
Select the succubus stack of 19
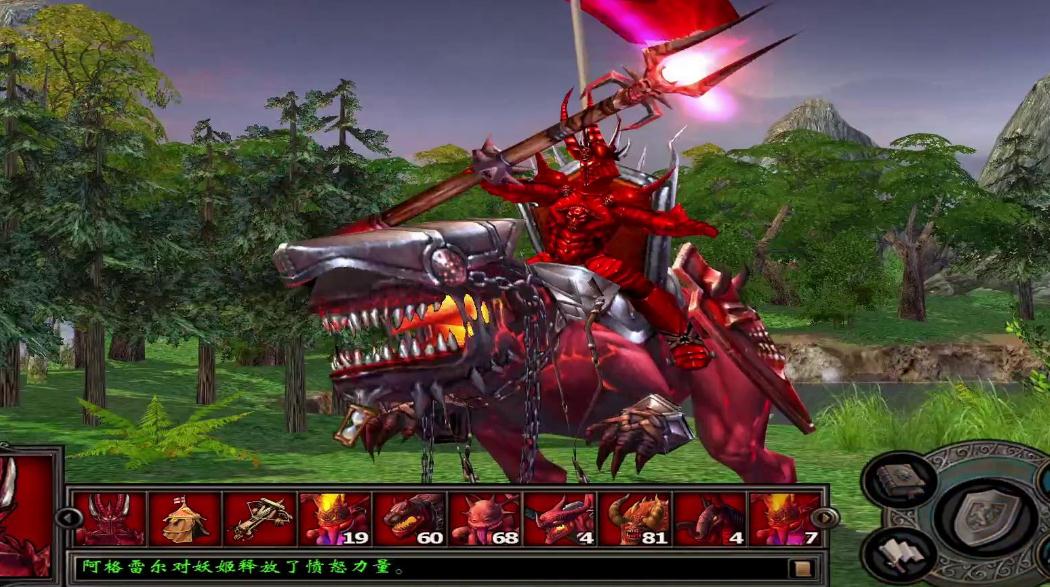(335, 518)
